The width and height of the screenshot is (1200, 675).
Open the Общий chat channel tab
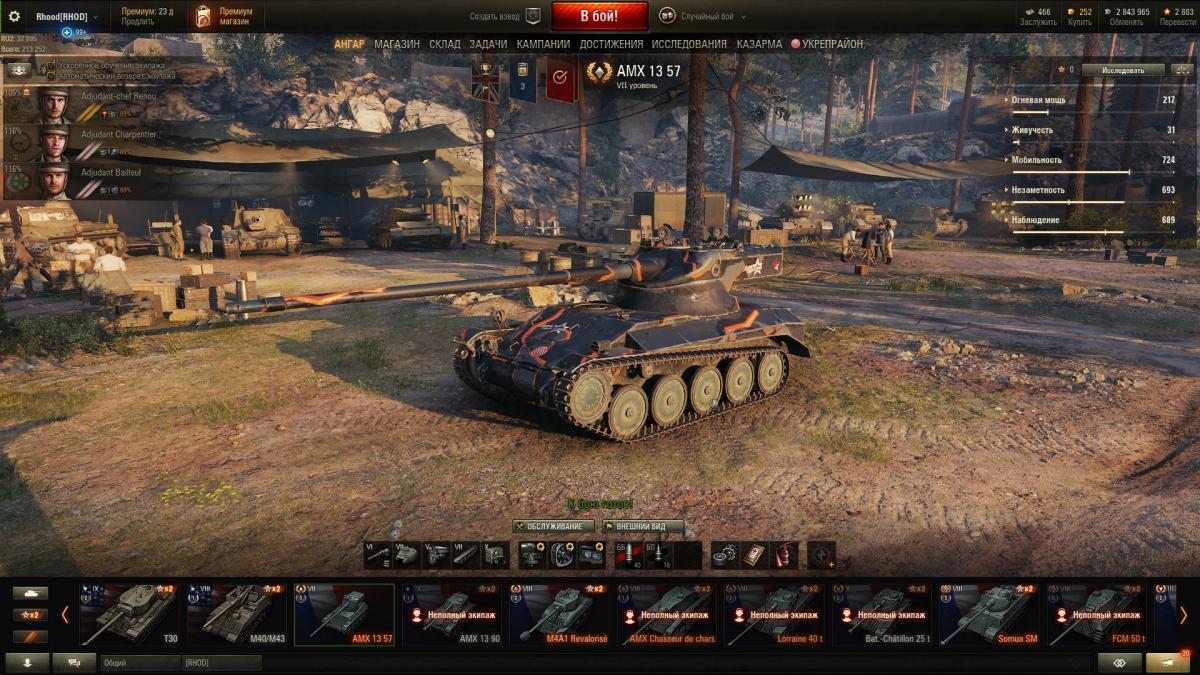(139, 662)
